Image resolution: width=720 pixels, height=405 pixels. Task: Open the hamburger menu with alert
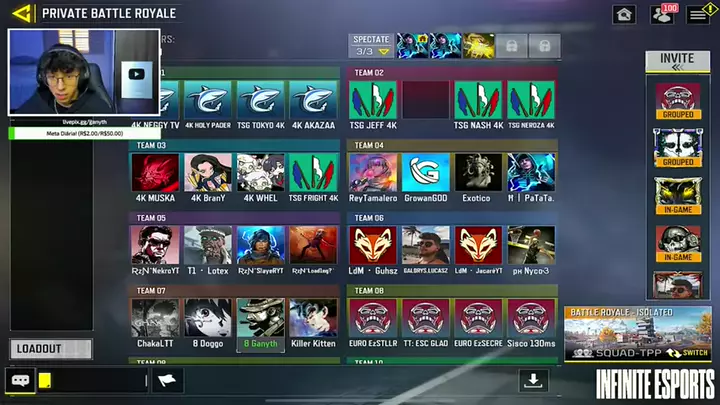[x=697, y=14]
